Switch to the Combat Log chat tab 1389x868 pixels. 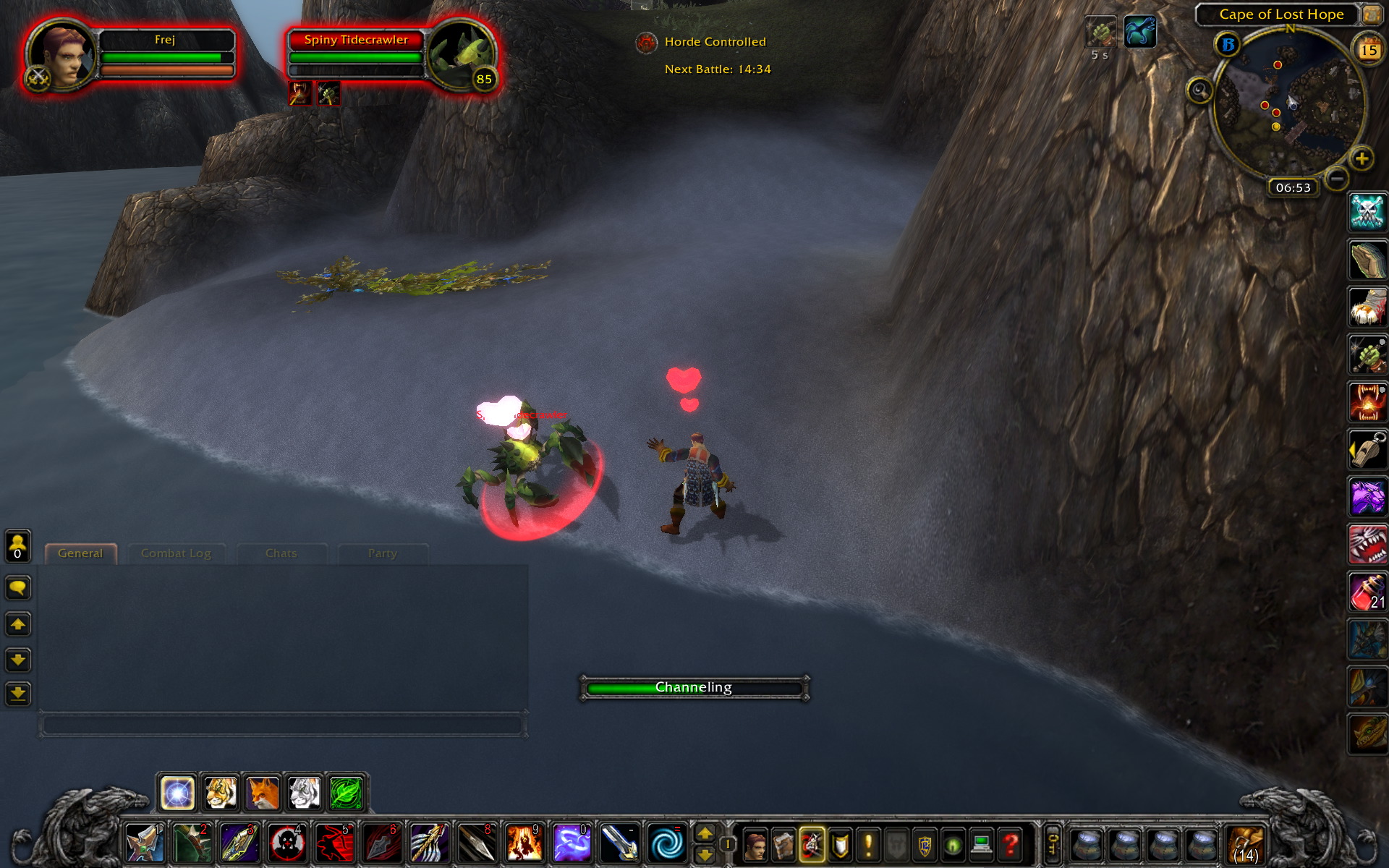(x=176, y=553)
